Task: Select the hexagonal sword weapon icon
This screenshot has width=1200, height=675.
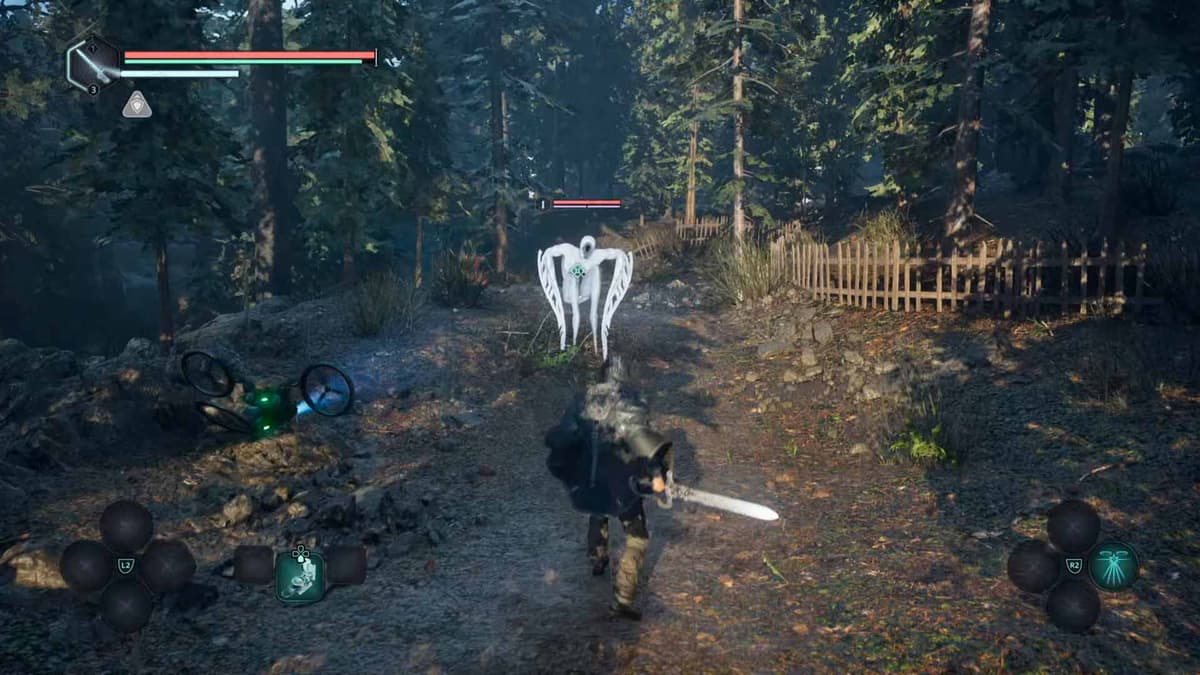Action: click(93, 64)
